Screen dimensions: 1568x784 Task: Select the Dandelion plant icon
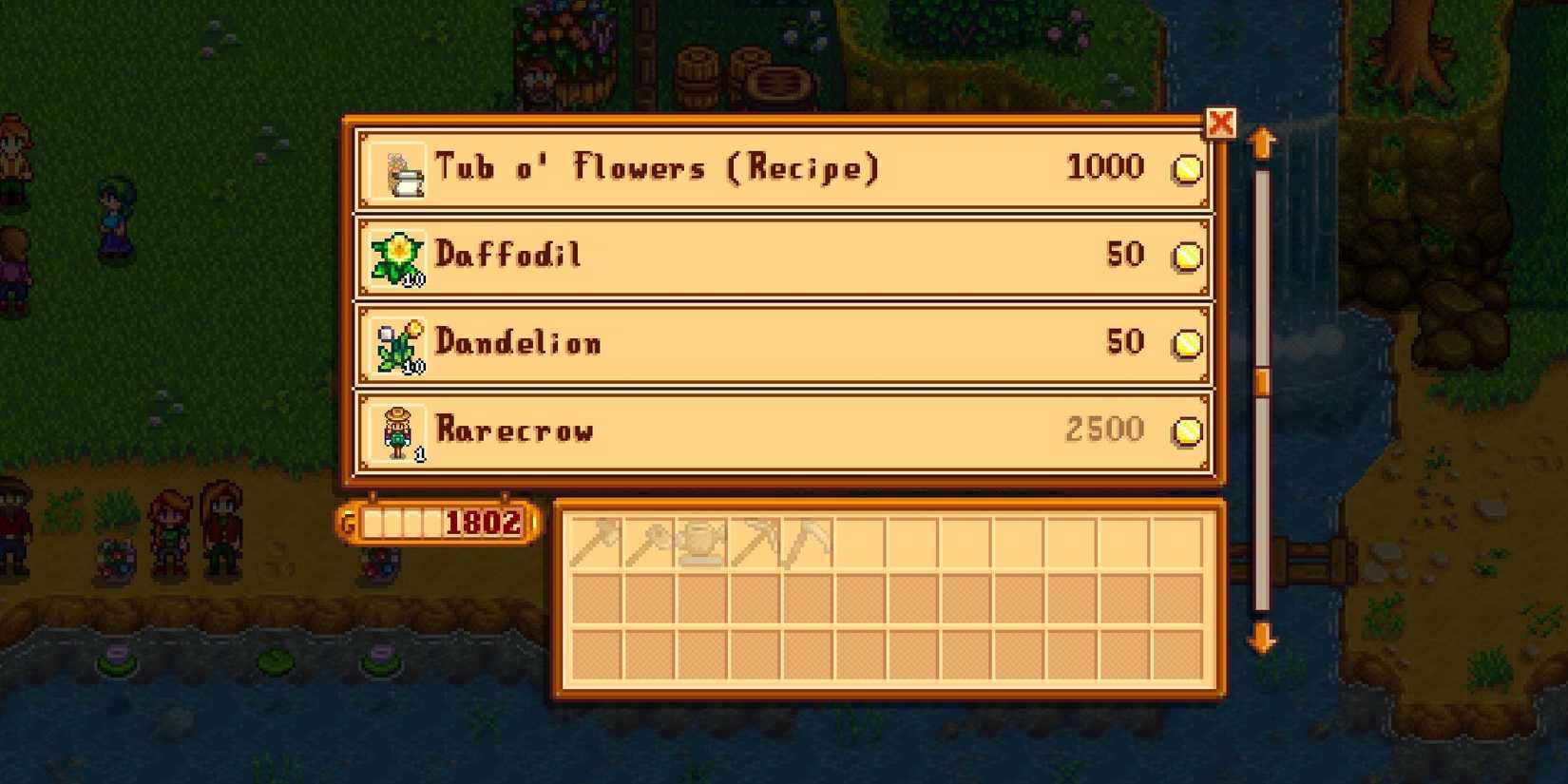click(x=397, y=343)
